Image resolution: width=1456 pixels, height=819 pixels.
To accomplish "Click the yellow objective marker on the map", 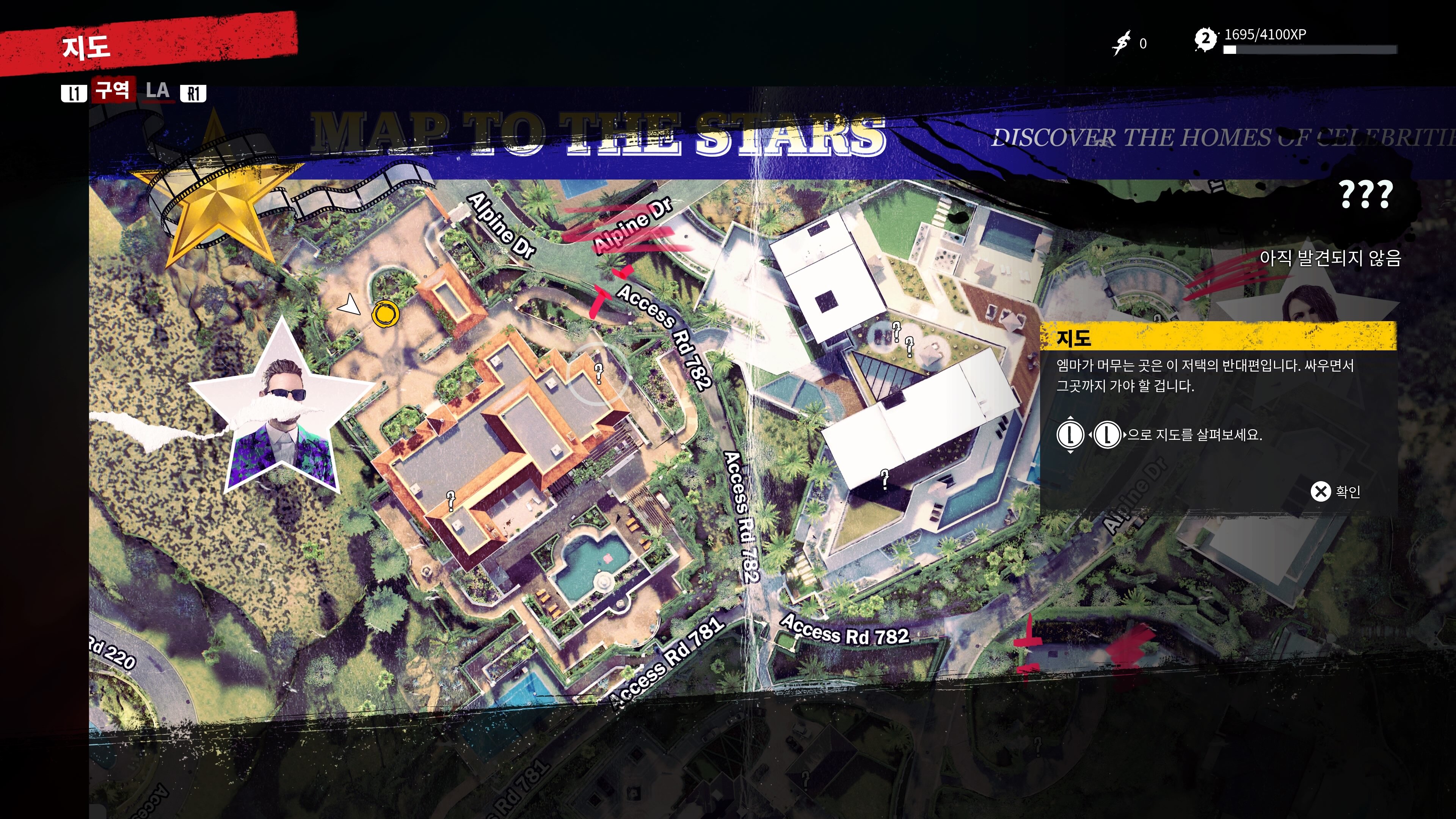I will click(386, 314).
